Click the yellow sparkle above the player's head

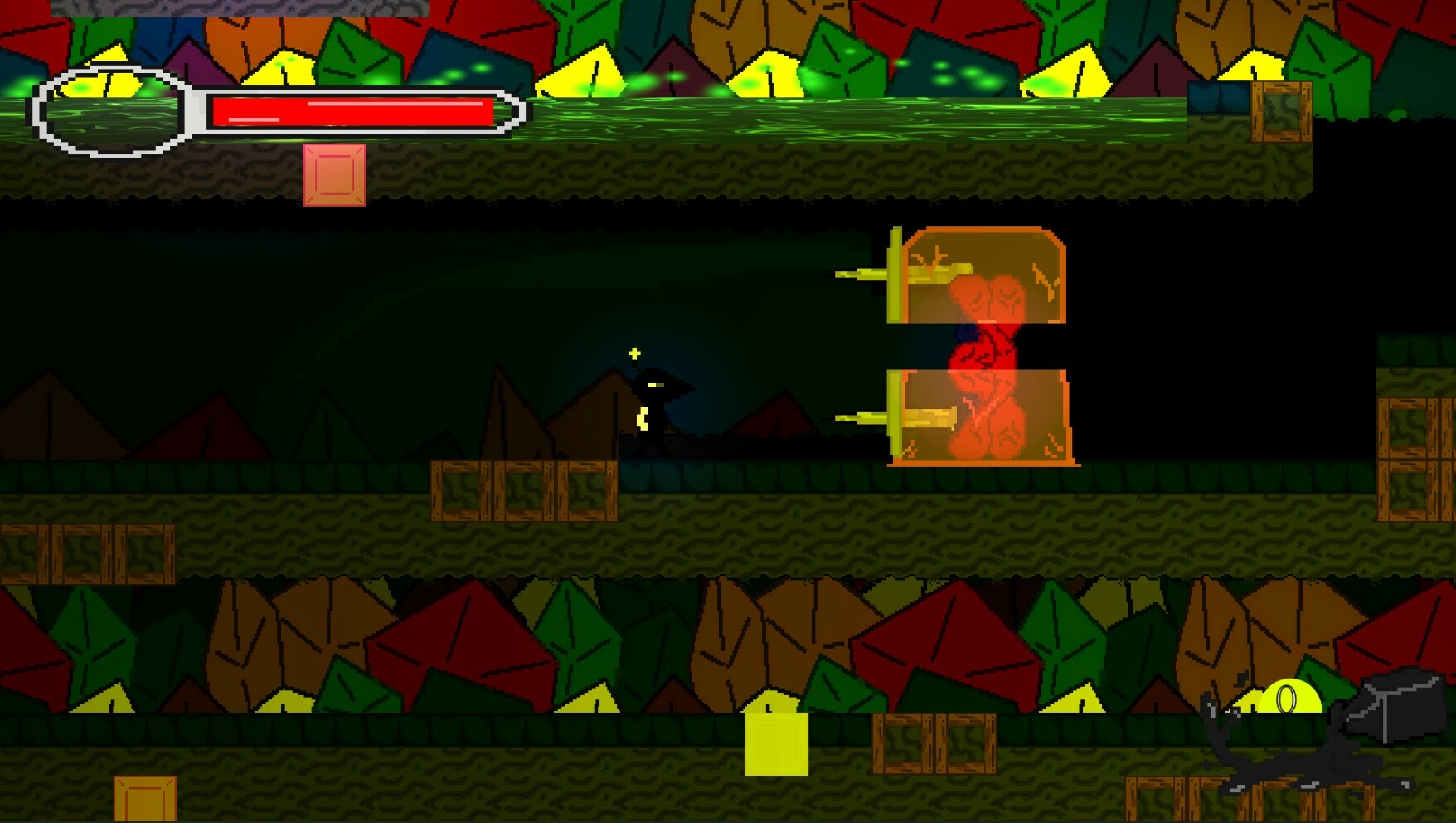point(633,353)
